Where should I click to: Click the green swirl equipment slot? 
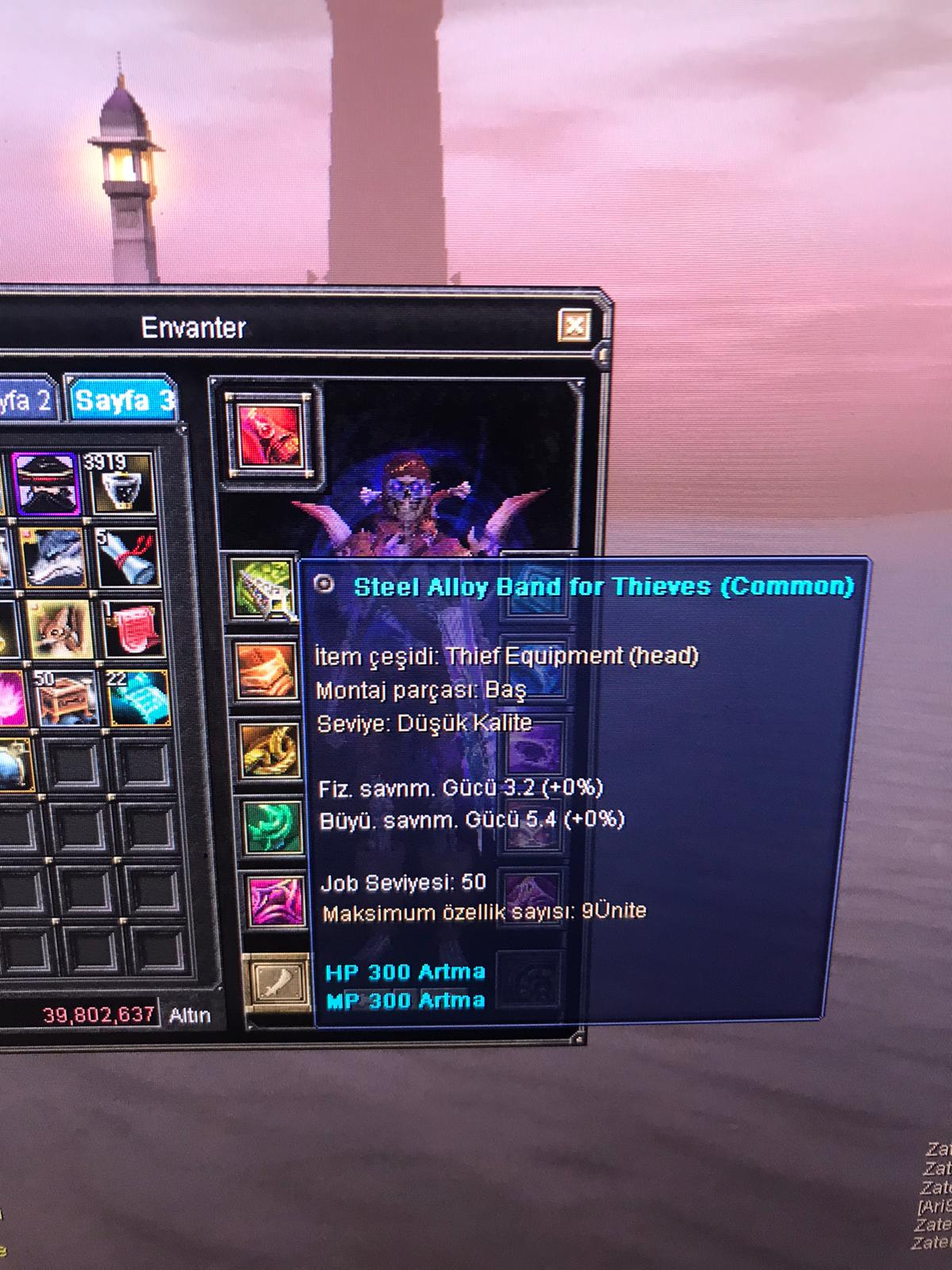click(273, 827)
